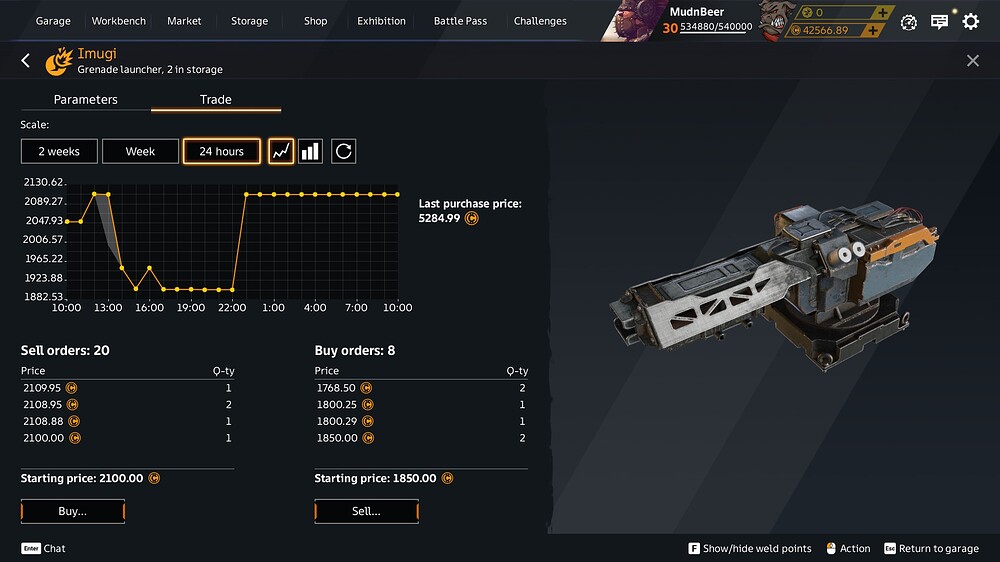The width and height of the screenshot is (1000, 562).
Task: Click the back arrow beside Imugi
Action: [x=26, y=61]
